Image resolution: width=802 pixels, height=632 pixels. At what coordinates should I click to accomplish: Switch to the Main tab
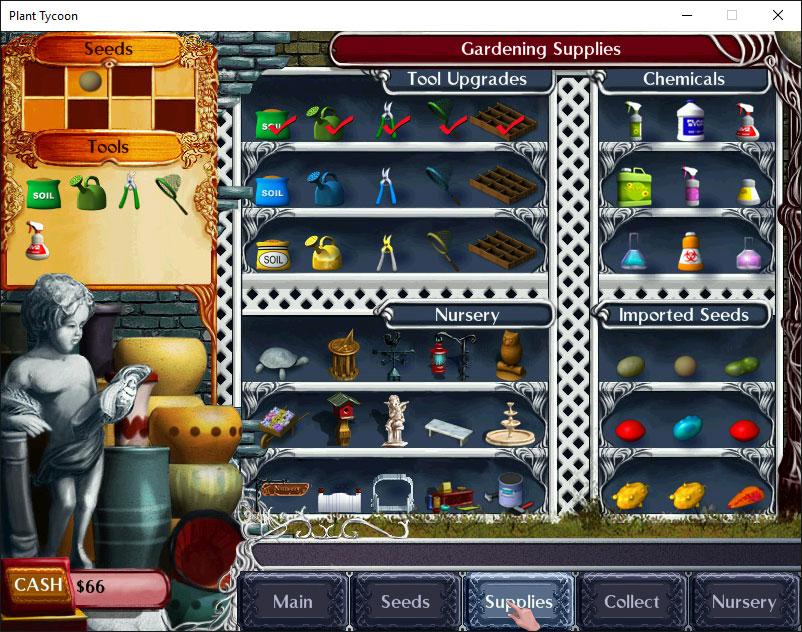tap(293, 602)
